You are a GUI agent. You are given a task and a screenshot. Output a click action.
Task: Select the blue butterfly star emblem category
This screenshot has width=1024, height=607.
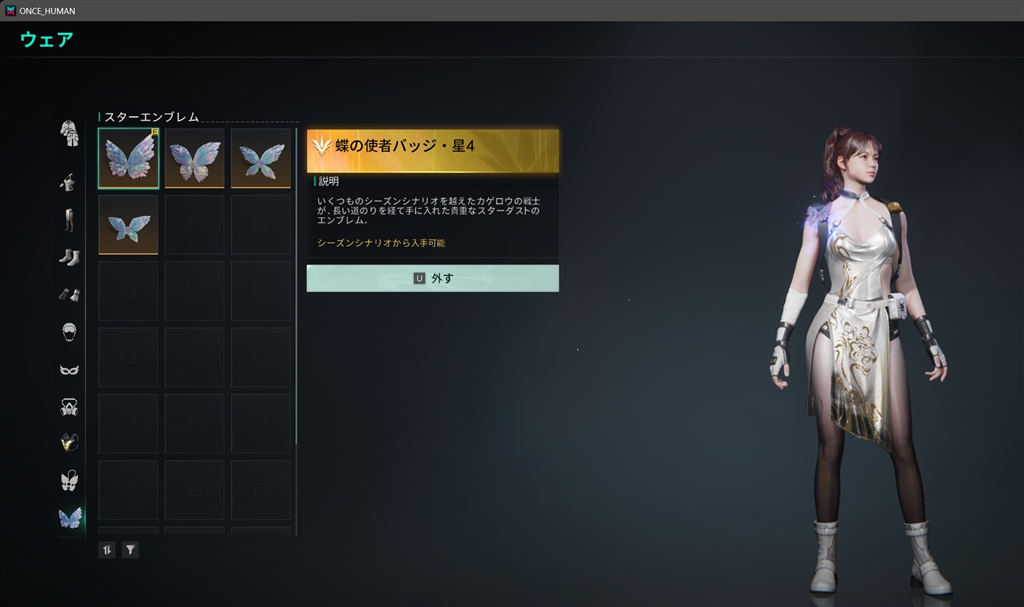[x=69, y=517]
